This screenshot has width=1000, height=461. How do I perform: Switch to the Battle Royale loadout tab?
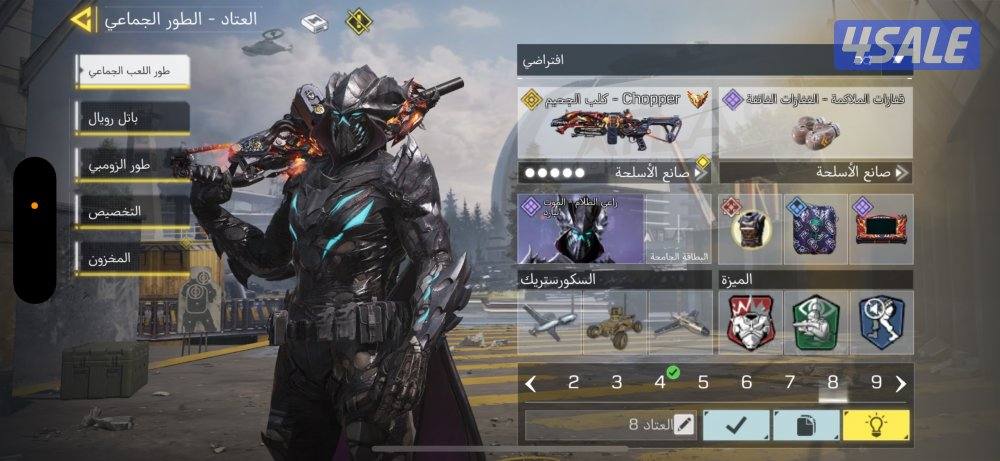coord(132,118)
